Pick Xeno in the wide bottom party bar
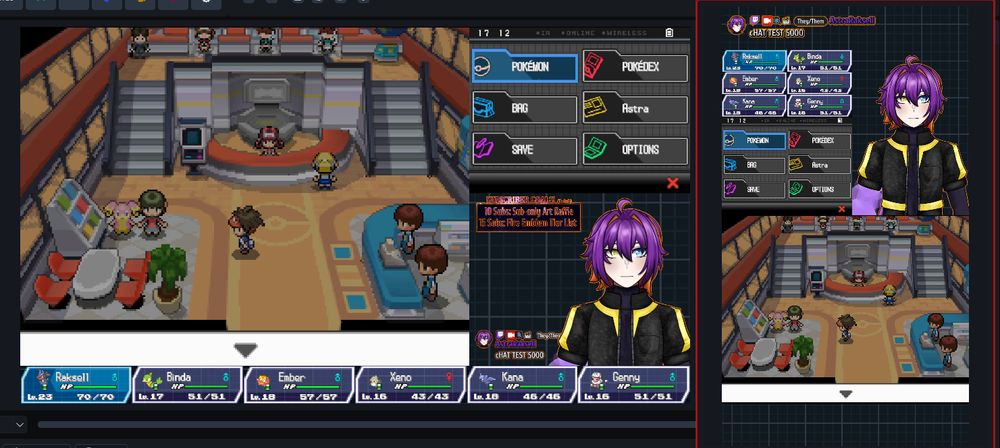Screen dimensions: 1000x448 tap(410, 385)
